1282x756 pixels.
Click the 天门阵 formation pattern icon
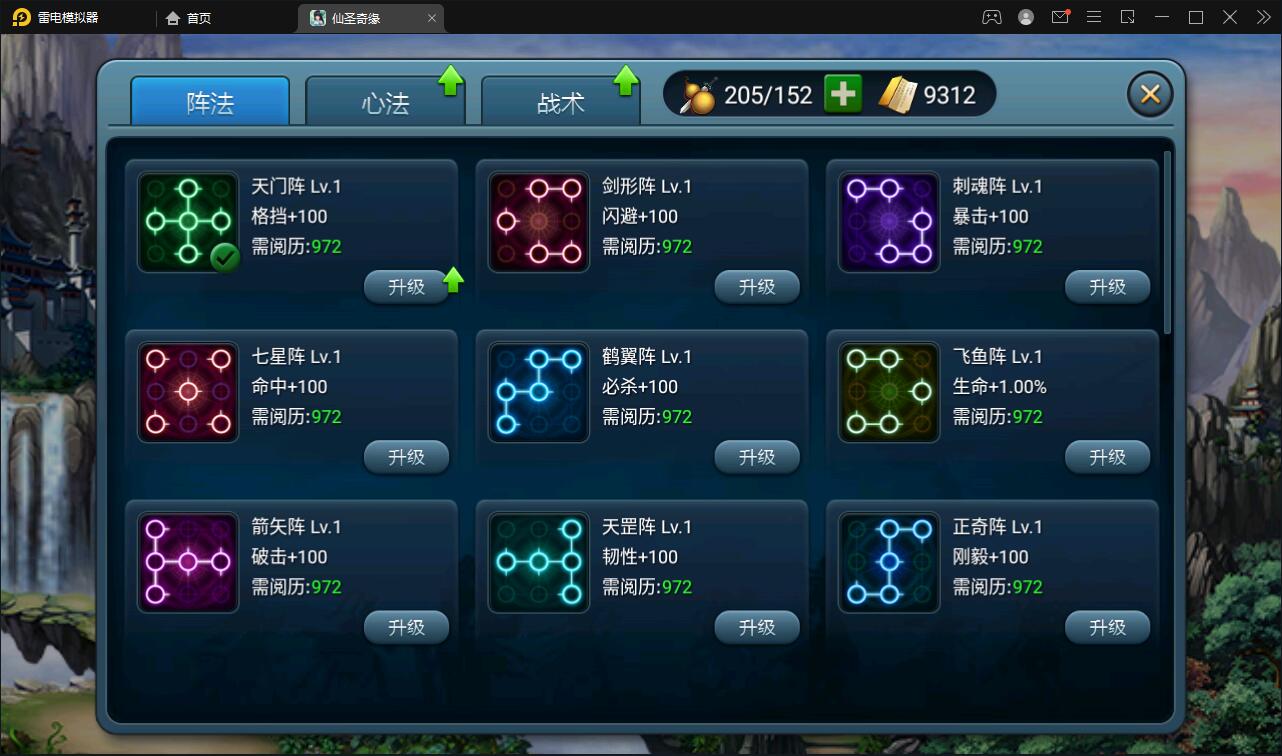(x=187, y=221)
